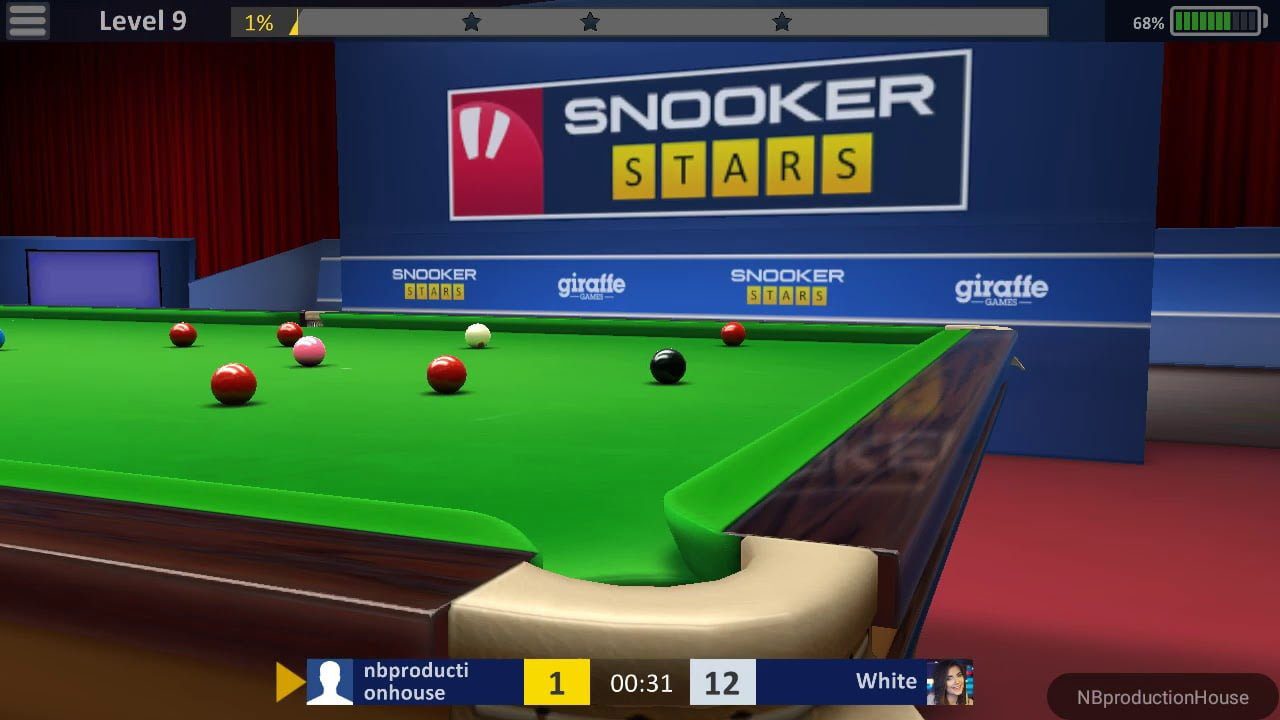Click White's profile picture
1280x720 pixels.
[950, 682]
